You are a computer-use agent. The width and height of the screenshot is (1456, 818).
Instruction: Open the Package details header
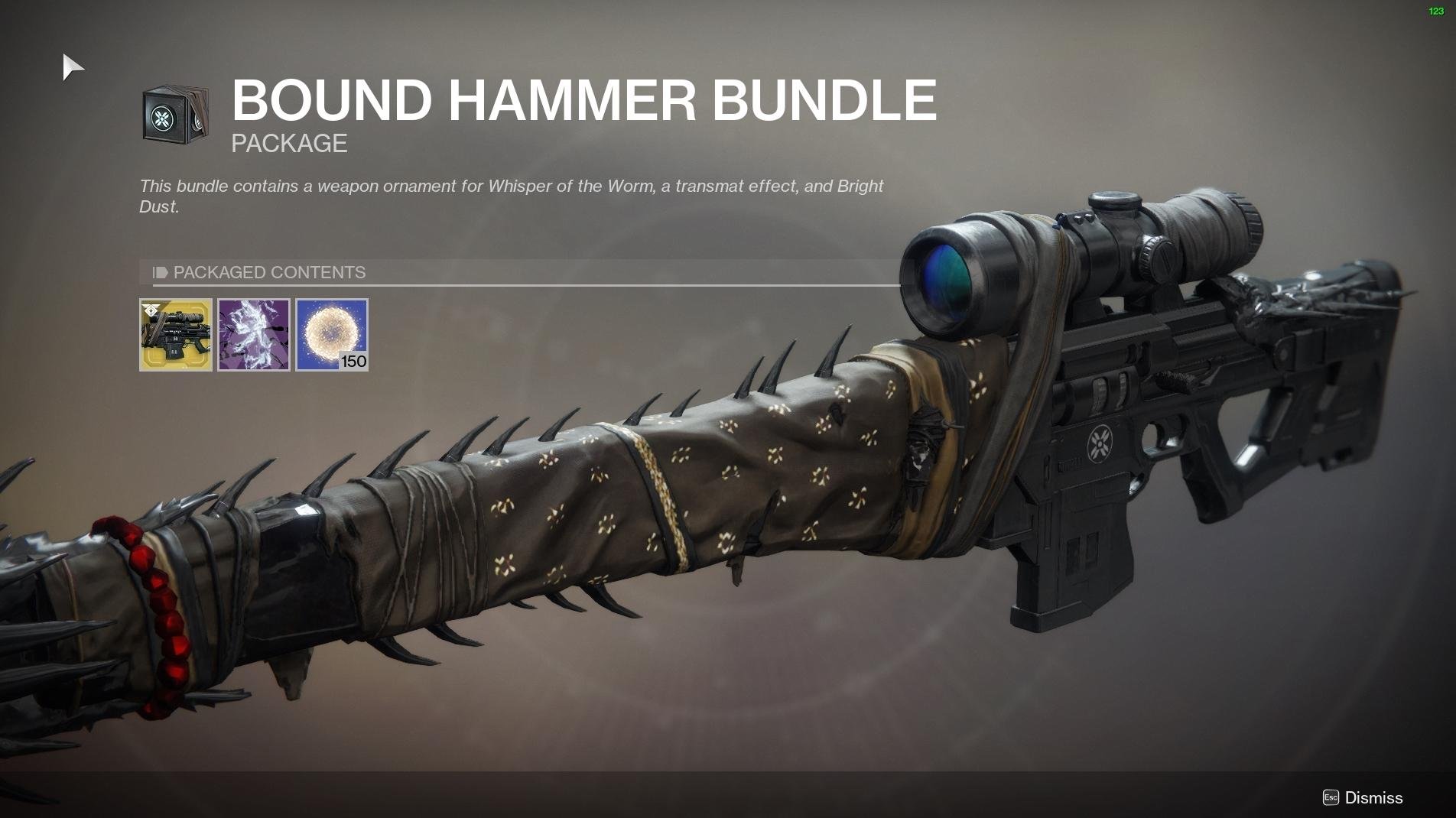point(288,143)
